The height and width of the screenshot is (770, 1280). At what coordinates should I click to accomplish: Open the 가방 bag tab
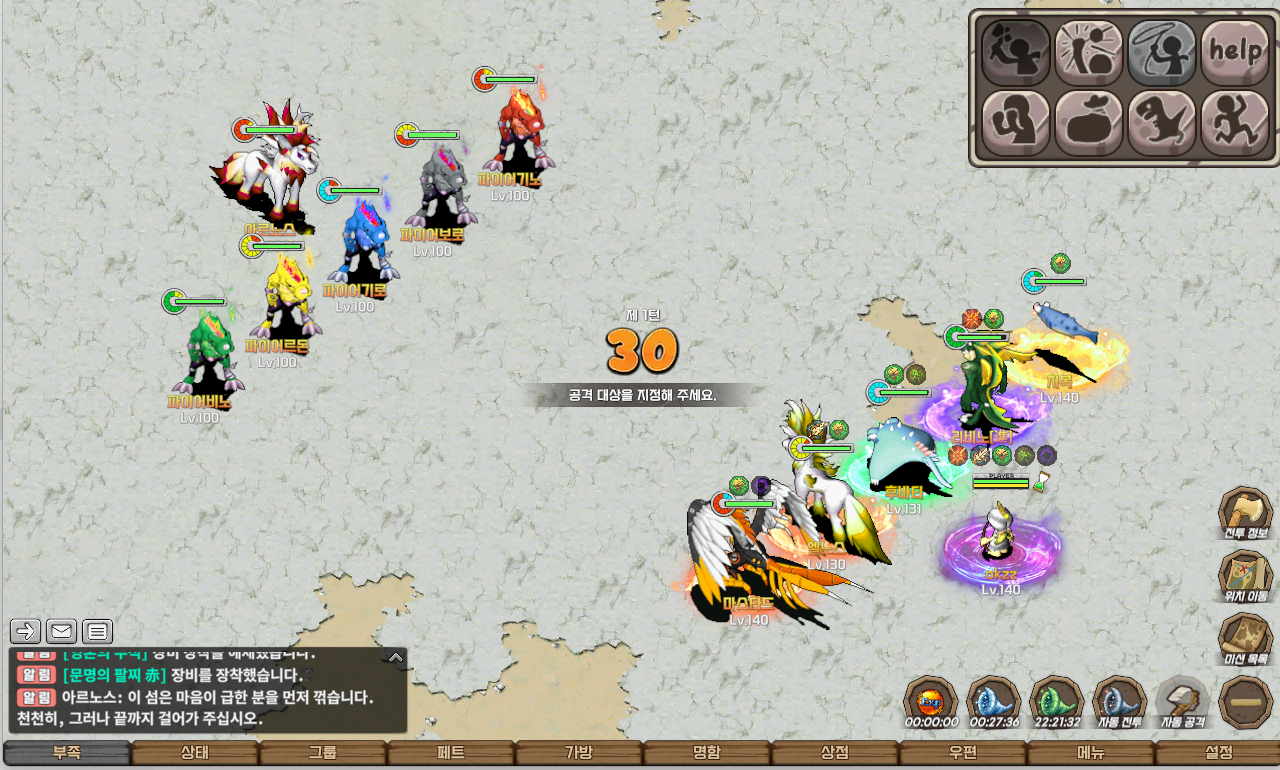(579, 753)
